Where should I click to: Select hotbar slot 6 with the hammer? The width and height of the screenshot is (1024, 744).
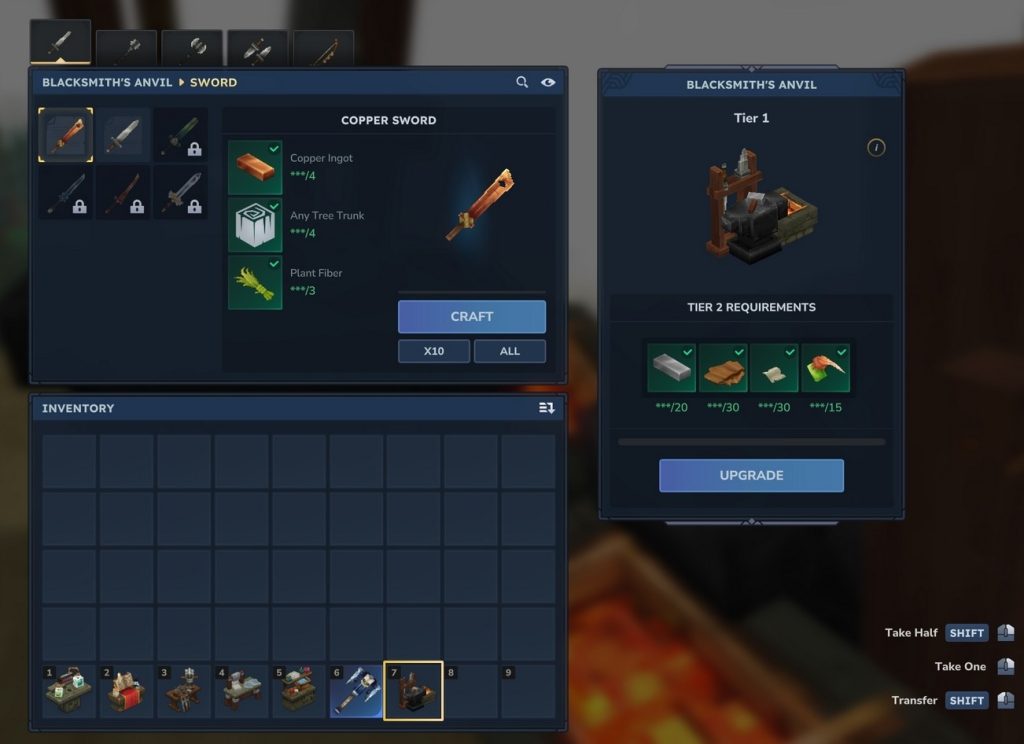pos(356,691)
